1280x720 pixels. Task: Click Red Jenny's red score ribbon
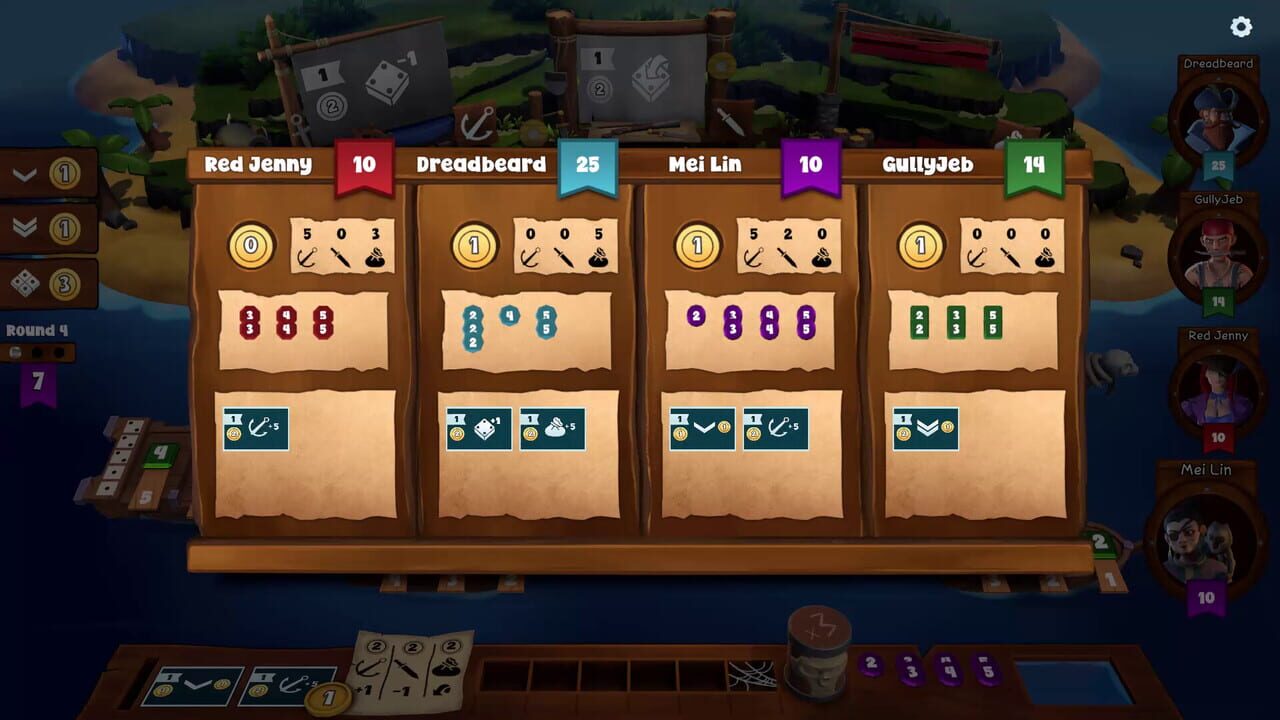pyautogui.click(x=363, y=164)
